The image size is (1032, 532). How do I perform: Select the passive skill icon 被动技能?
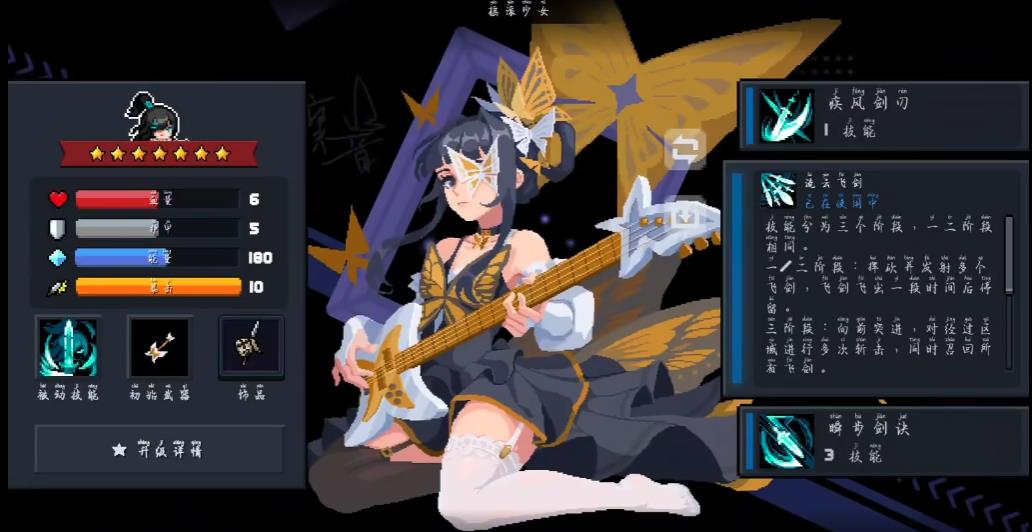click(x=68, y=347)
